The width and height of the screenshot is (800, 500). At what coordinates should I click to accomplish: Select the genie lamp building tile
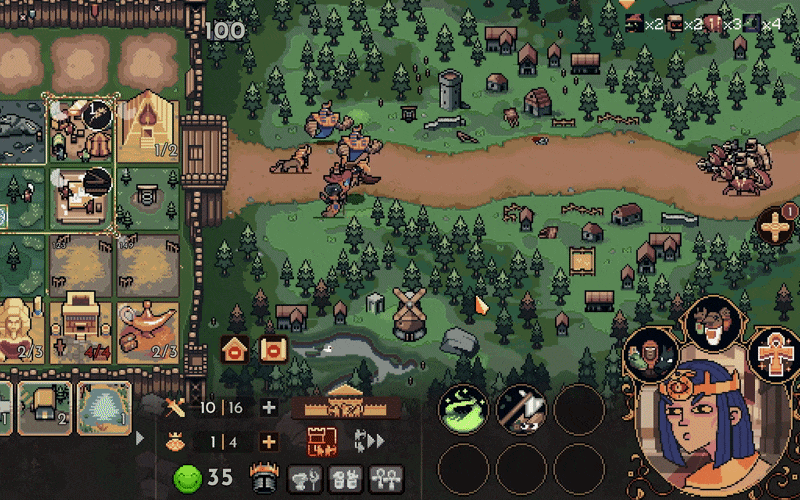tap(149, 330)
